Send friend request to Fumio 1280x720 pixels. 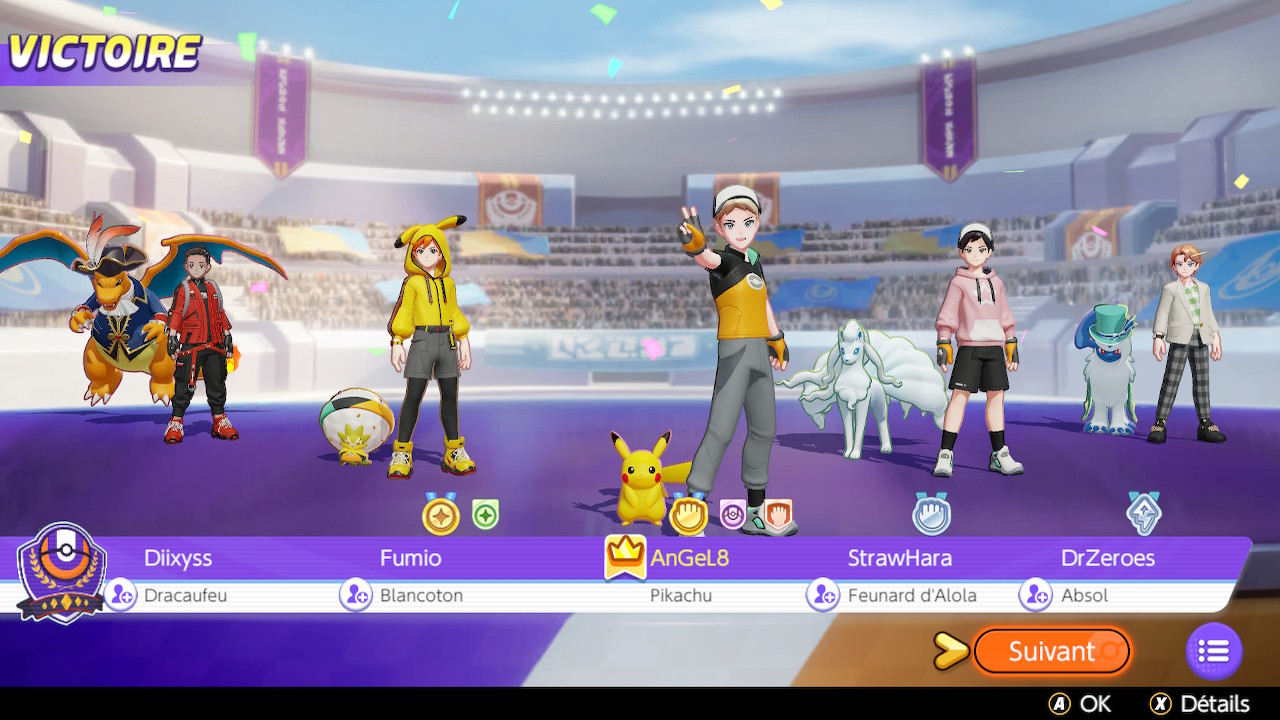(x=356, y=595)
